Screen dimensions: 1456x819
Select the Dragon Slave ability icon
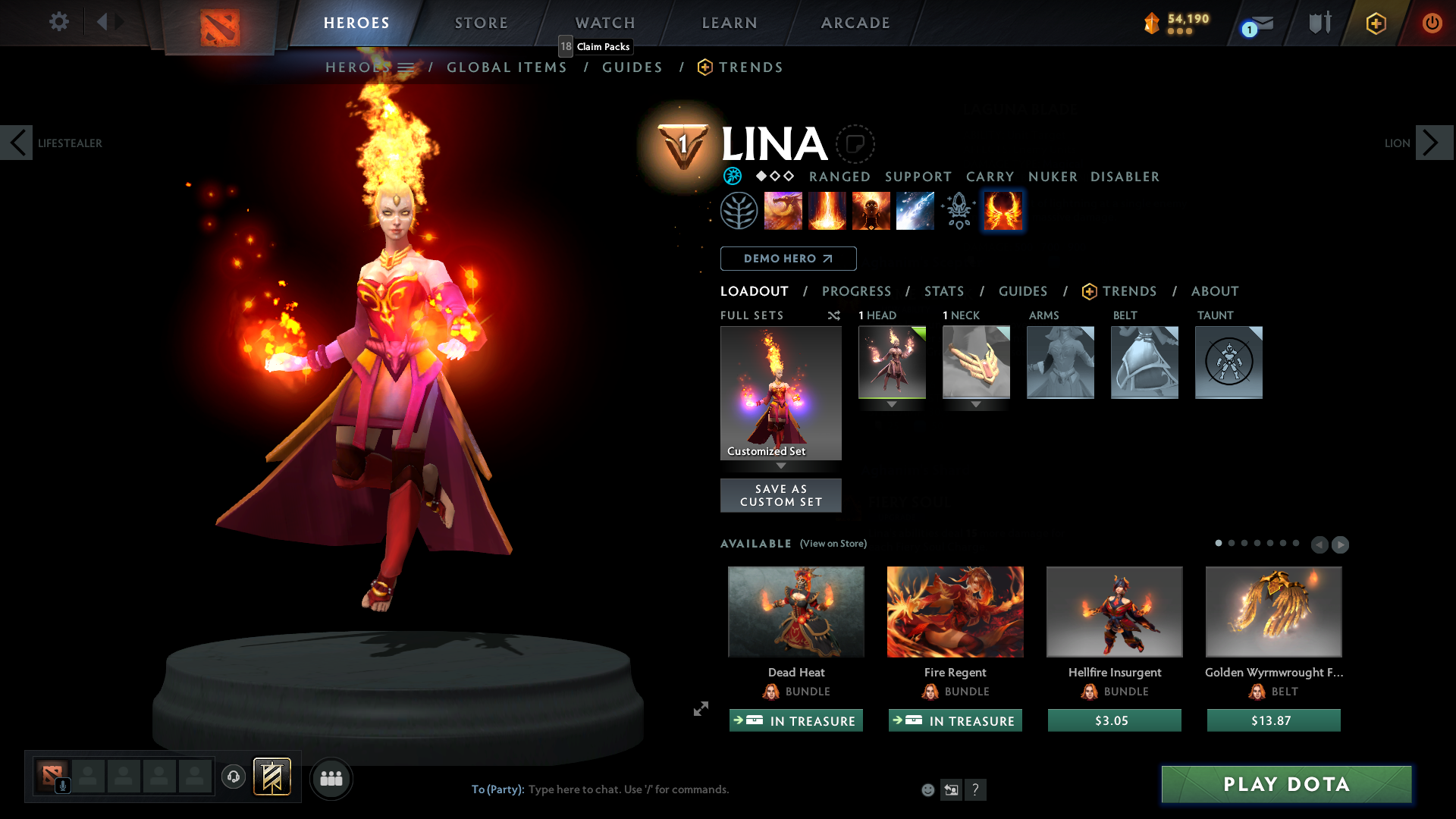coord(783,210)
